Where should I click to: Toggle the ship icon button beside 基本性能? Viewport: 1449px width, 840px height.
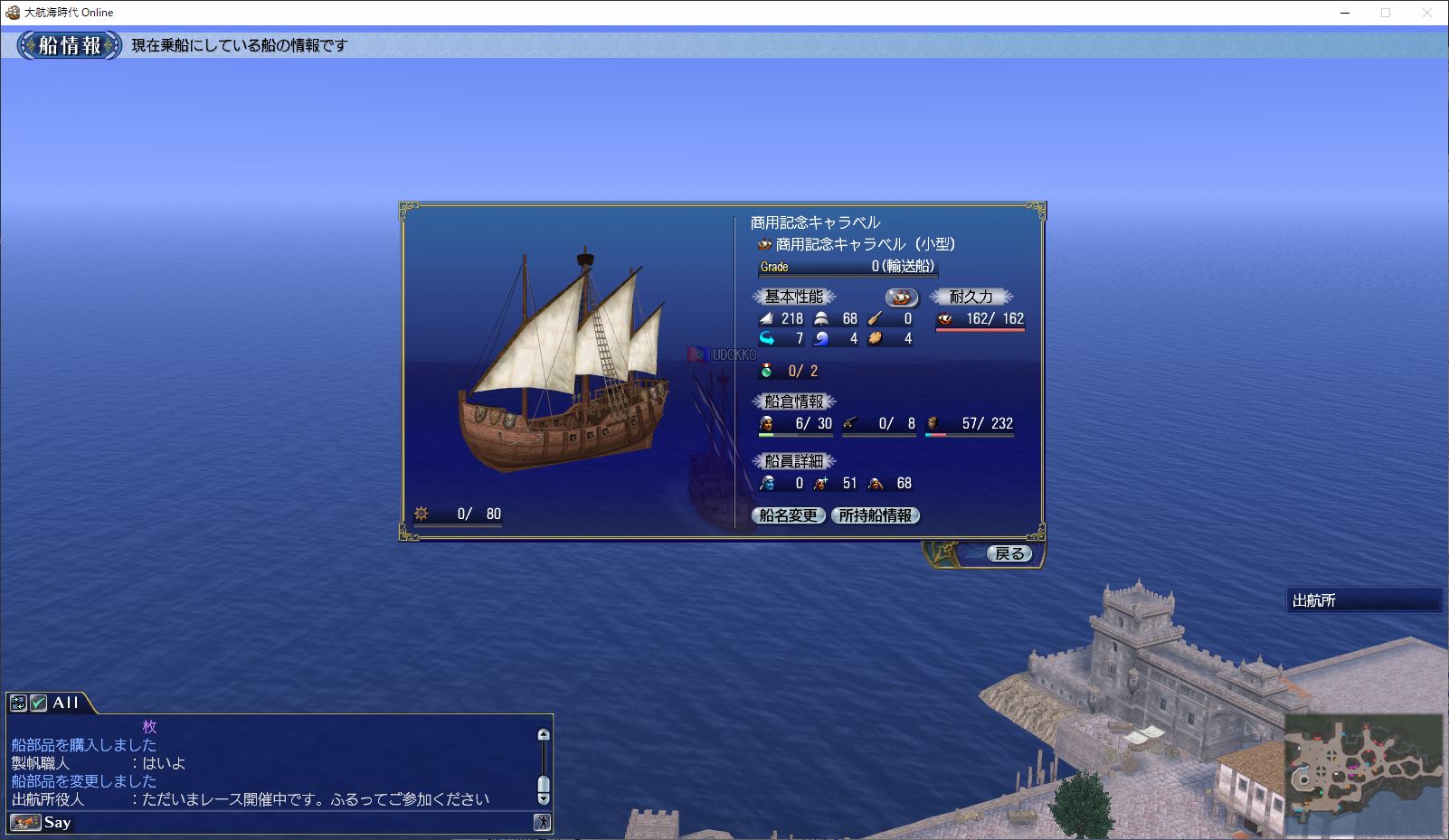tap(901, 297)
